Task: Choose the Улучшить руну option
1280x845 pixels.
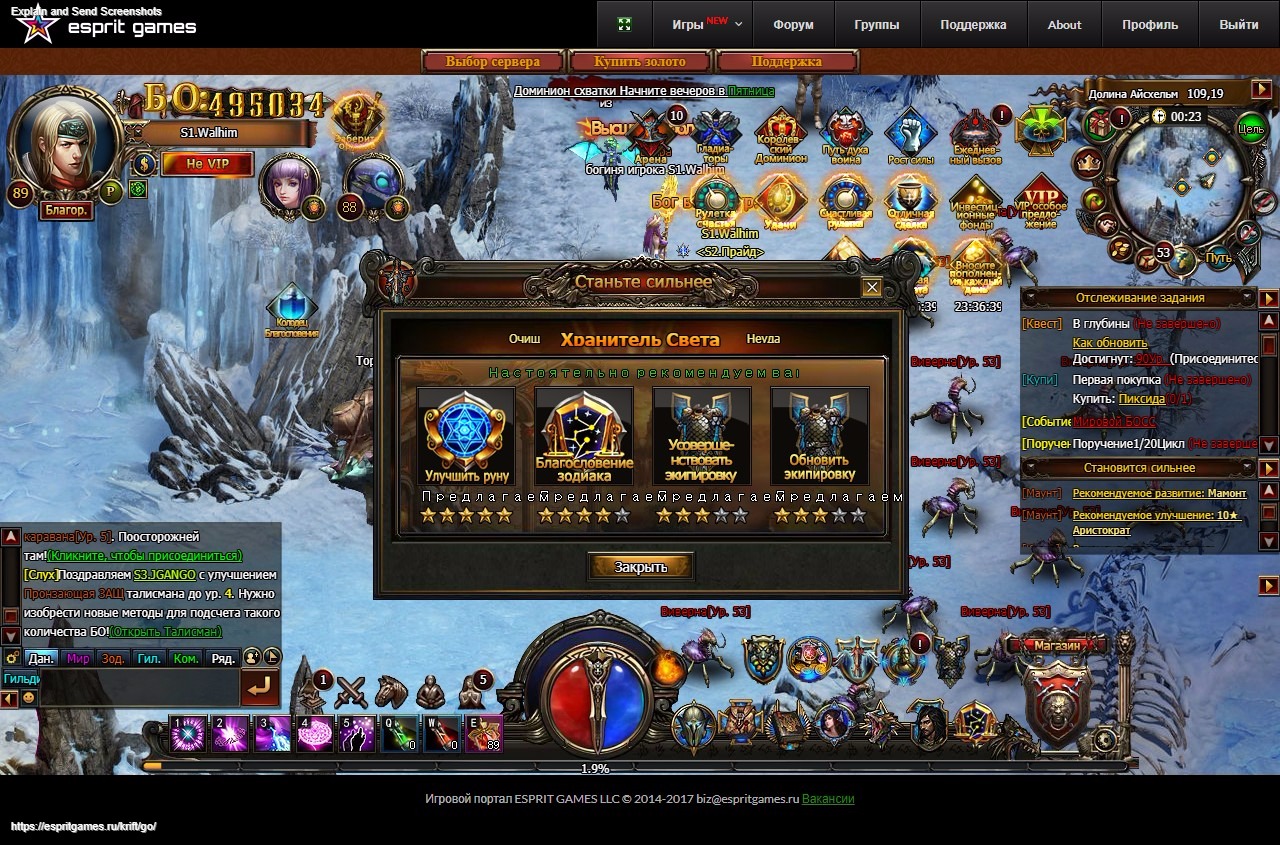Action: point(466,437)
